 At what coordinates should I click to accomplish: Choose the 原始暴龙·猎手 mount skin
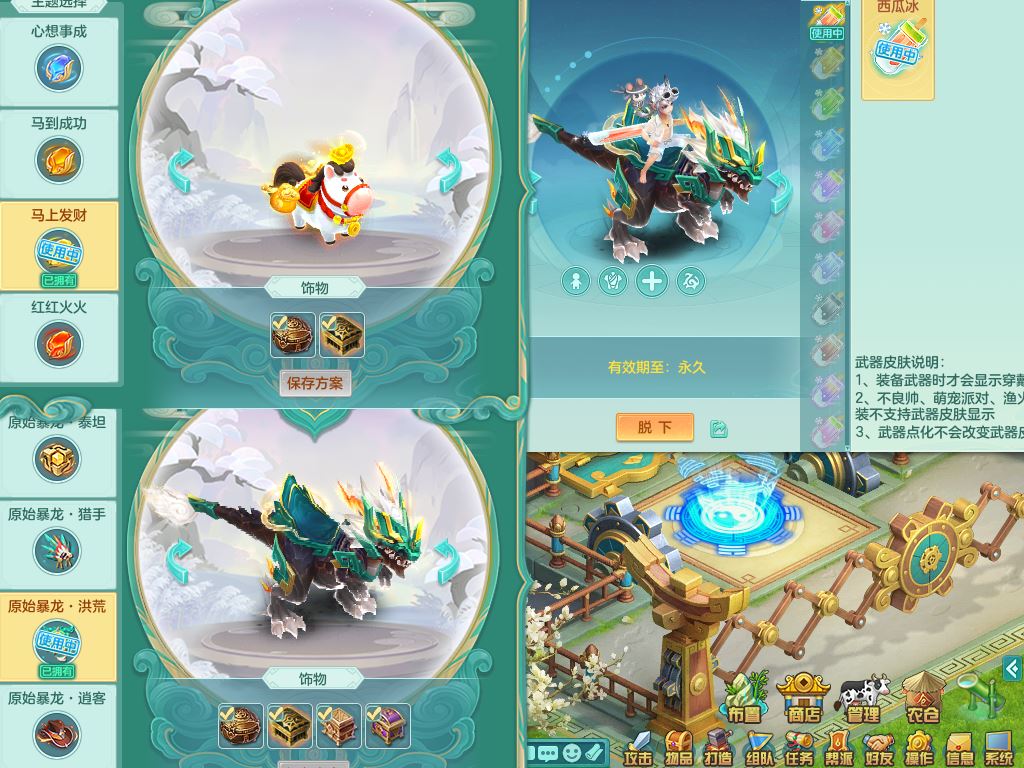pyautogui.click(x=58, y=542)
